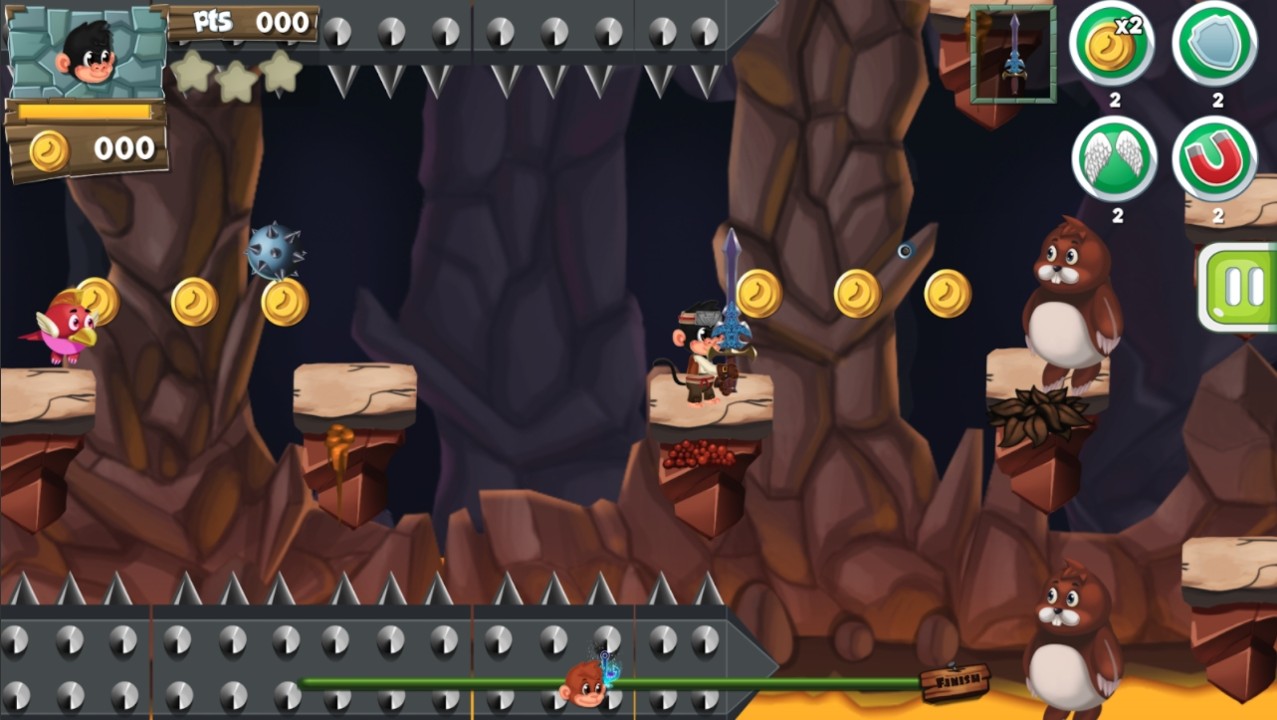1277x720 pixels.
Task: Activate the x2 coin multiplier power-up
Action: tap(1112, 44)
